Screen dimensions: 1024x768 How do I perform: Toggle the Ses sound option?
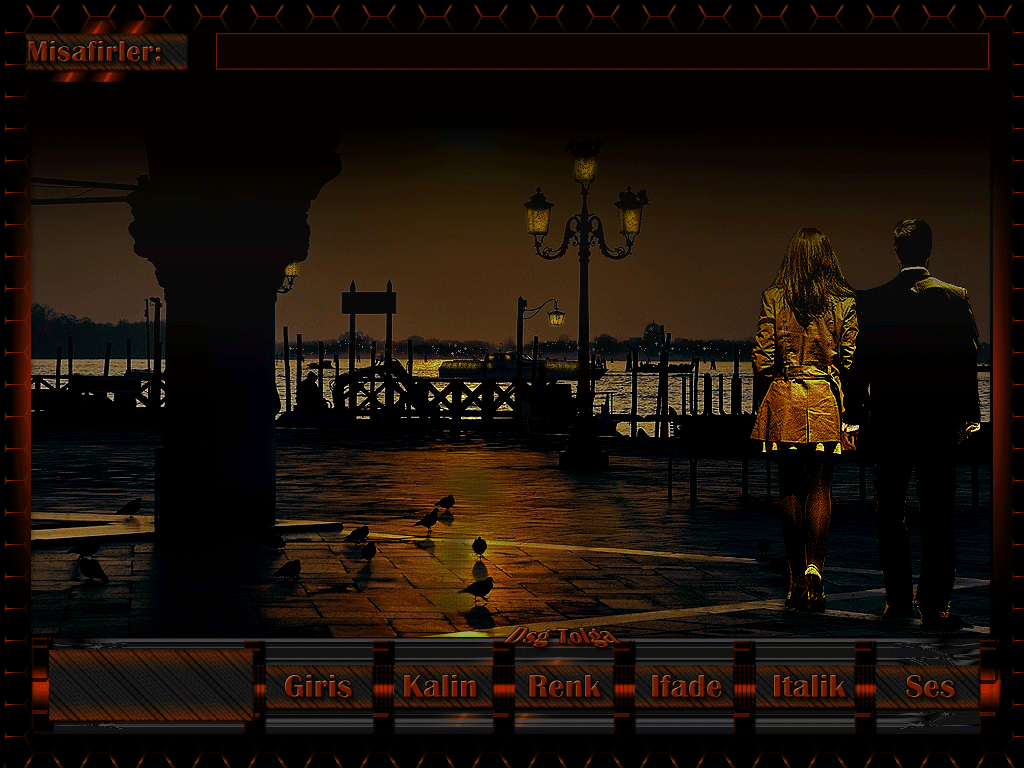929,686
